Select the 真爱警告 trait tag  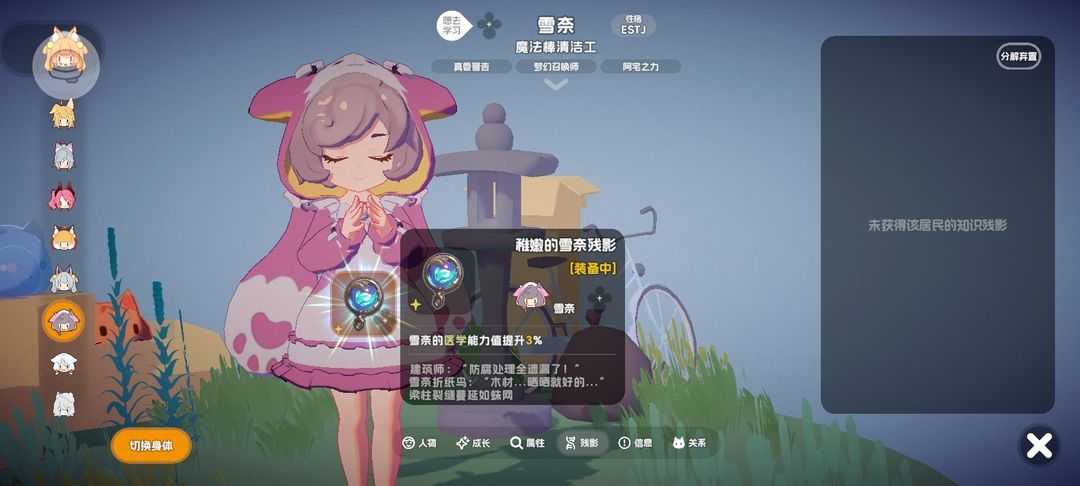(x=471, y=67)
